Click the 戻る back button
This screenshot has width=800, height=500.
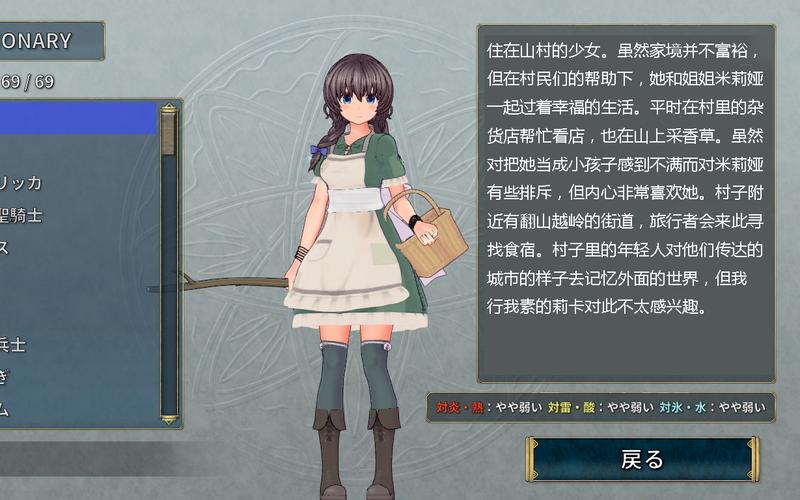point(642,459)
